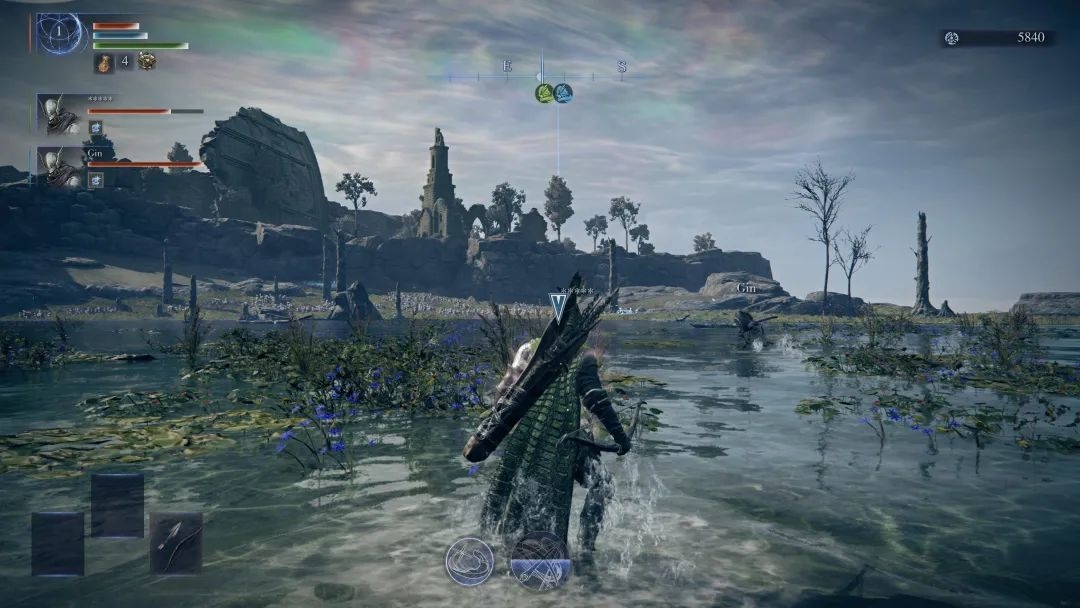Activate the left character skill icon
The width and height of the screenshot is (1080, 608).
[x=469, y=561]
